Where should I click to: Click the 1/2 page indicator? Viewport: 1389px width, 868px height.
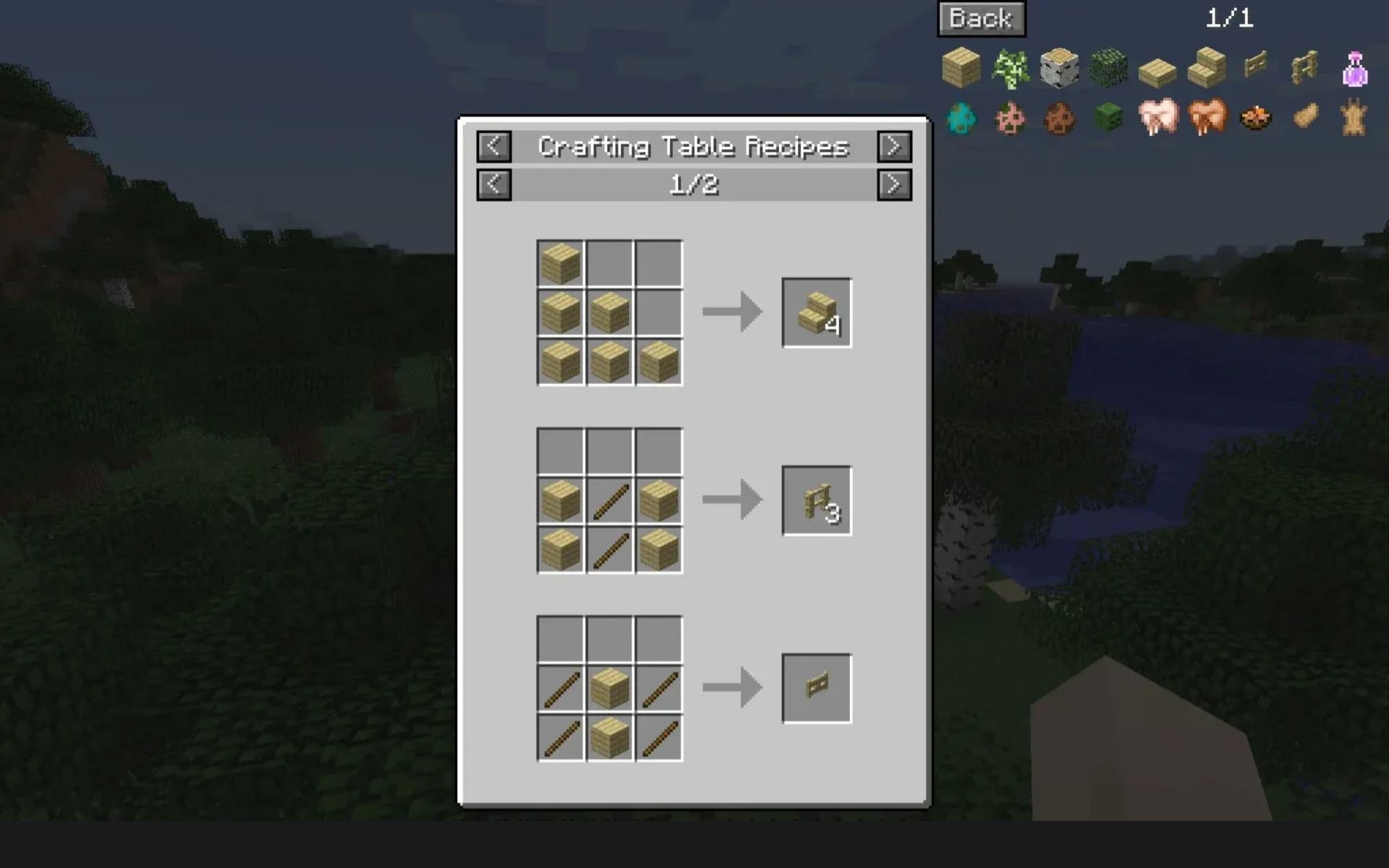click(693, 185)
